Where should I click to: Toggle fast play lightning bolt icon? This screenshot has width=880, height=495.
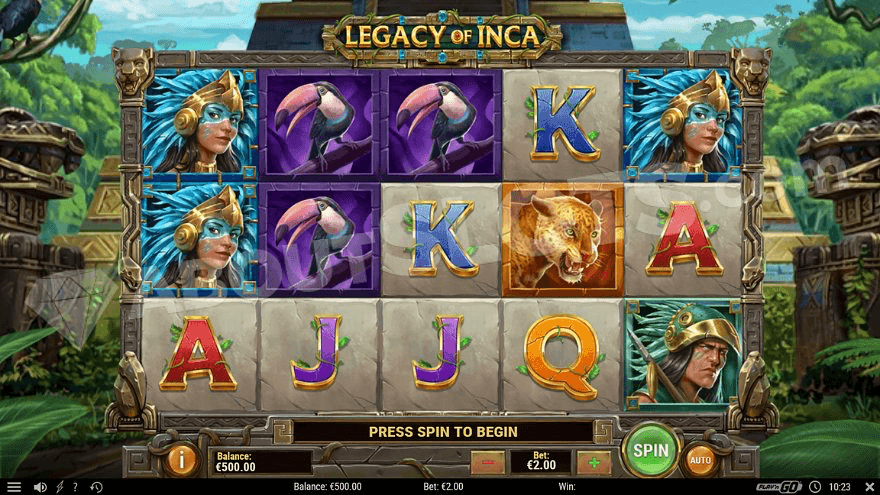tap(59, 487)
